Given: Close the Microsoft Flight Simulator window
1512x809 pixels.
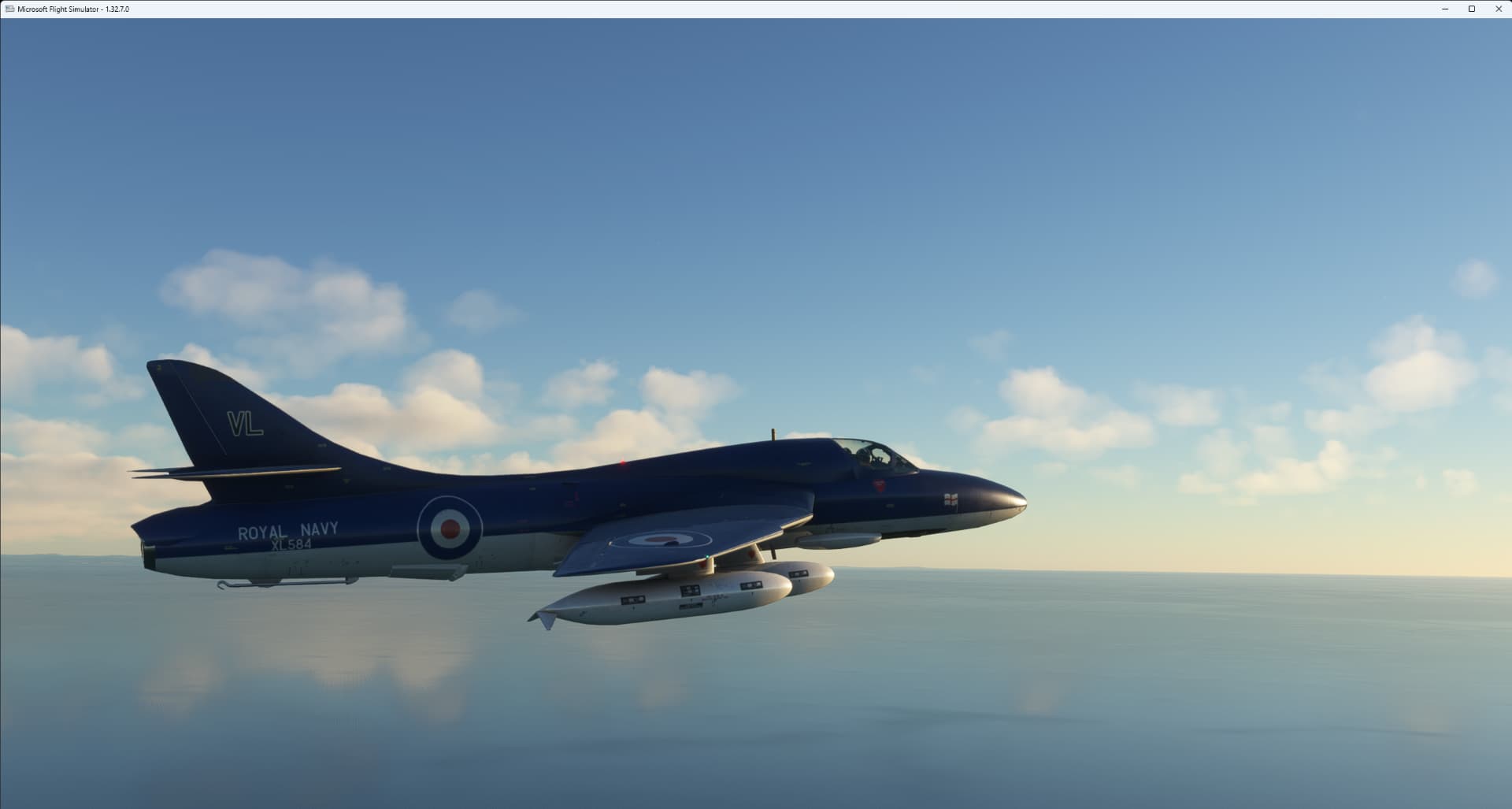Looking at the screenshot, I should tap(1499, 9).
